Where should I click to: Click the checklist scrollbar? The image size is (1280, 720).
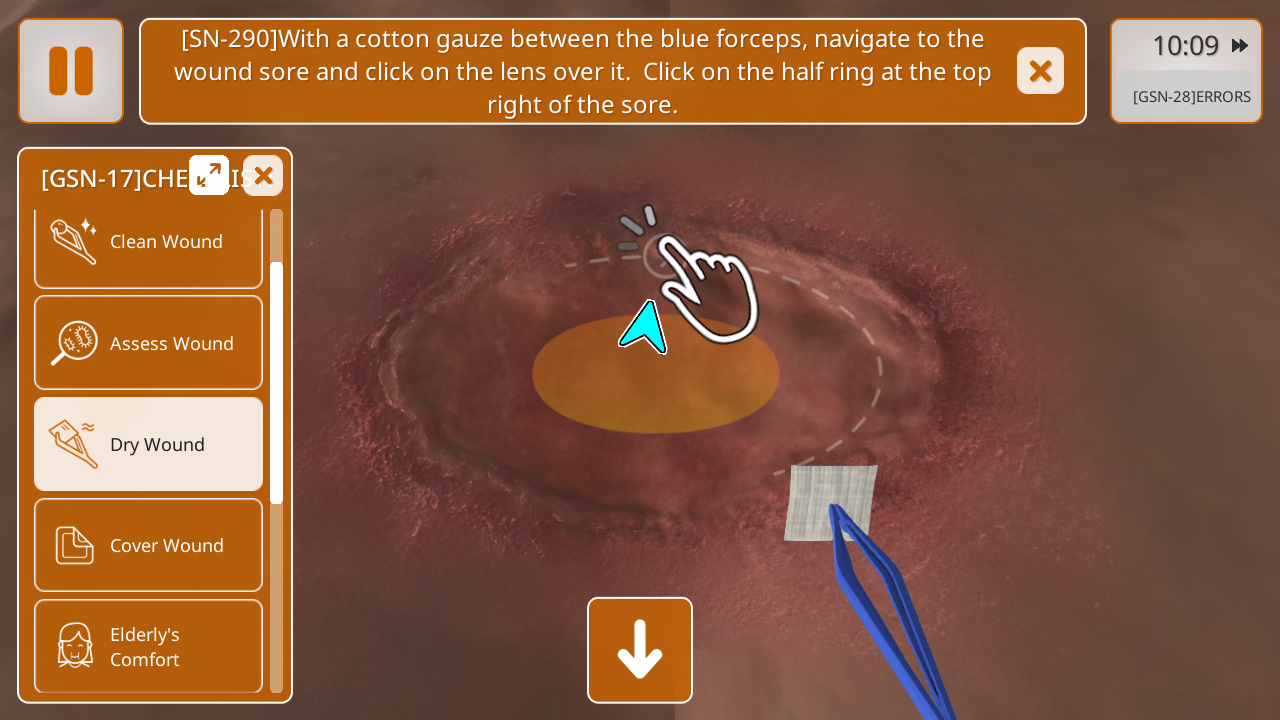277,382
